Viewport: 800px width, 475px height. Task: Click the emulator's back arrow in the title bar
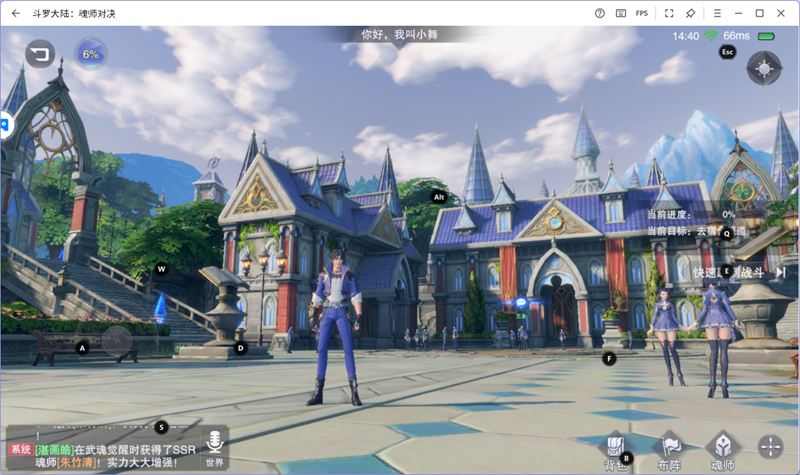pos(15,13)
